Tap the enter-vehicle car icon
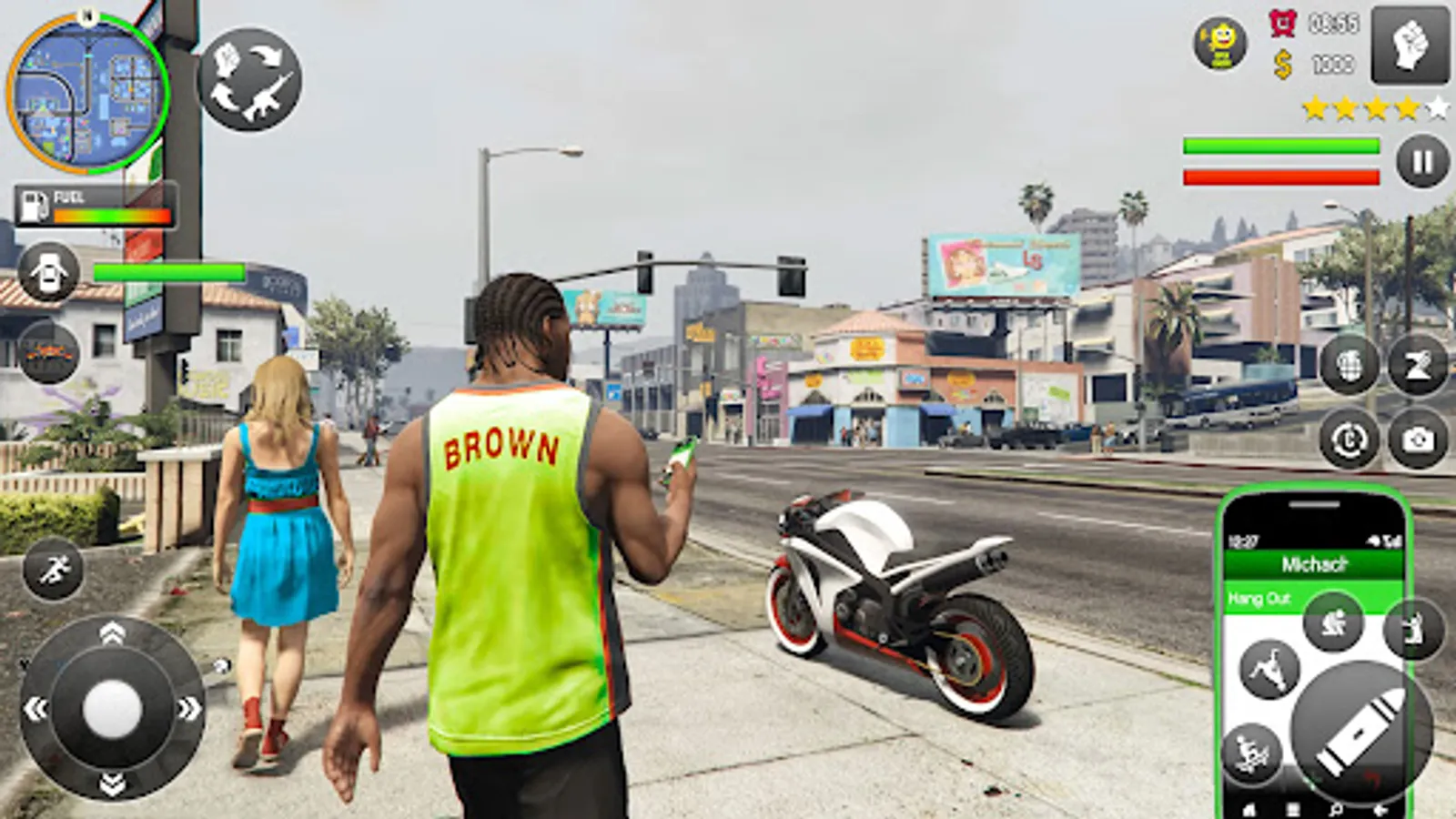The height and width of the screenshot is (819, 1456). click(47, 273)
